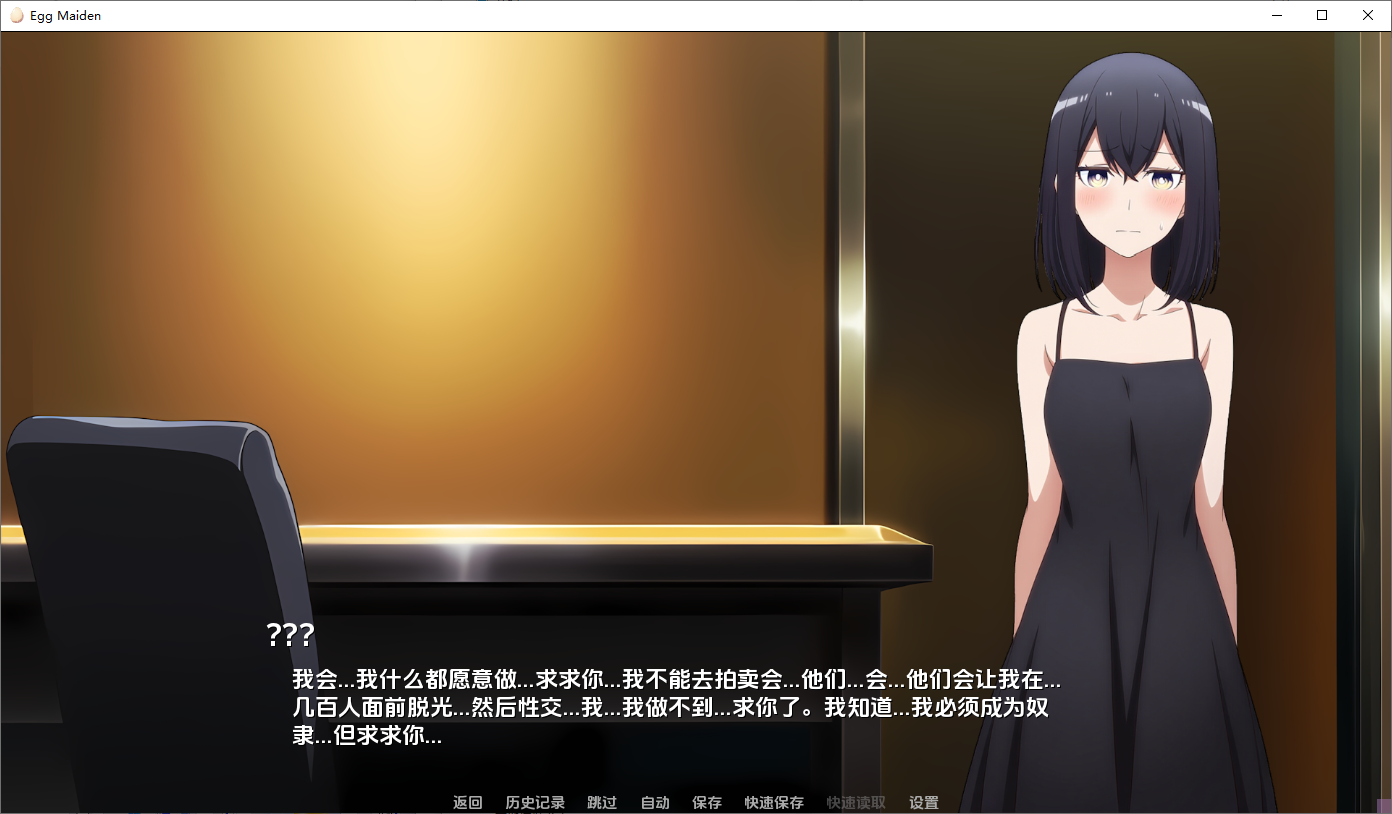Click the small purple marker at bottom-right corner
This screenshot has width=1392, height=814.
(1386, 807)
